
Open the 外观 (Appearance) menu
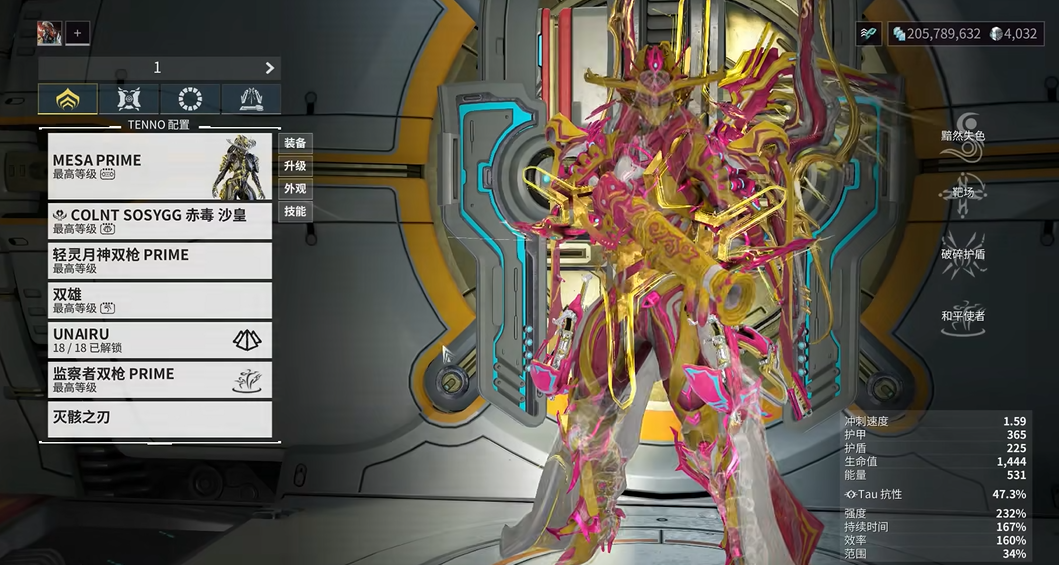[x=295, y=189]
